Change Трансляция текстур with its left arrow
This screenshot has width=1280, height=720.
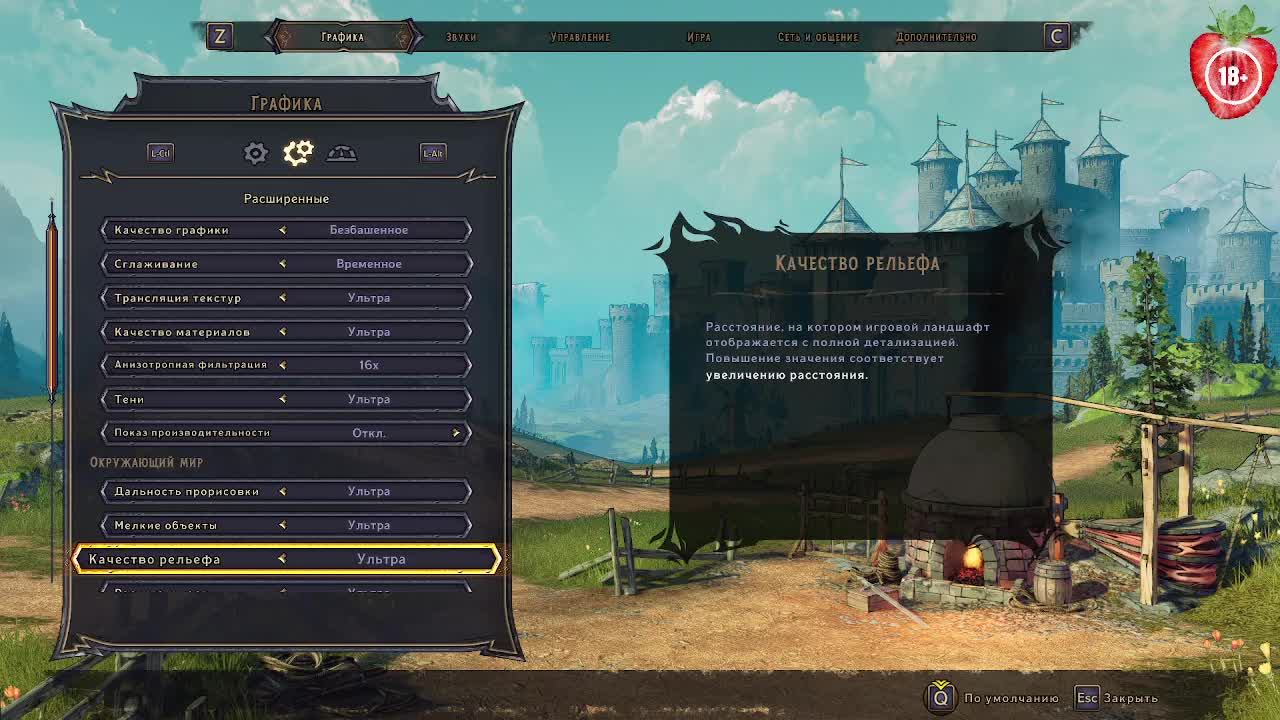(x=283, y=298)
